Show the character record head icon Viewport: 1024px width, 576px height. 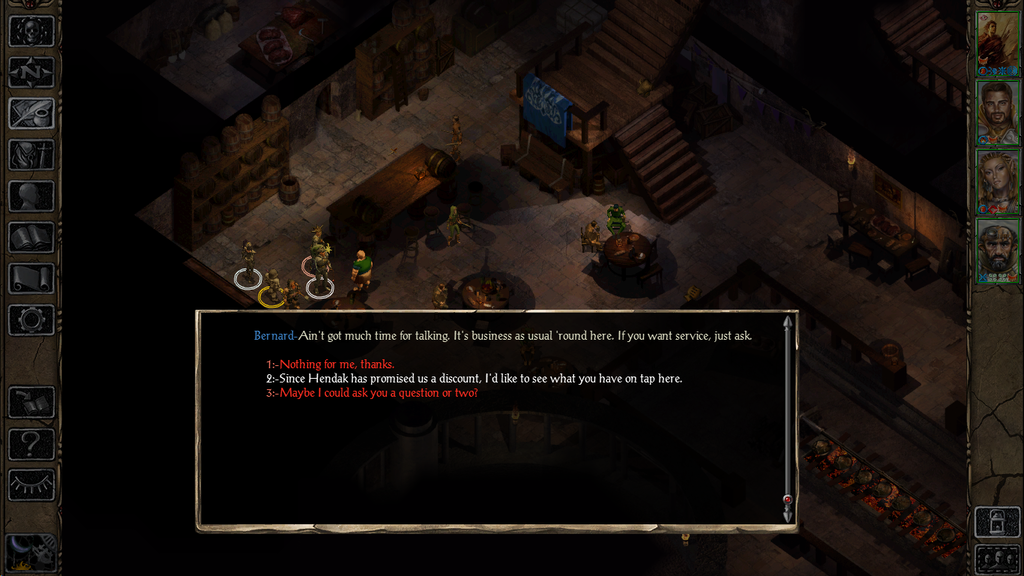(31, 196)
